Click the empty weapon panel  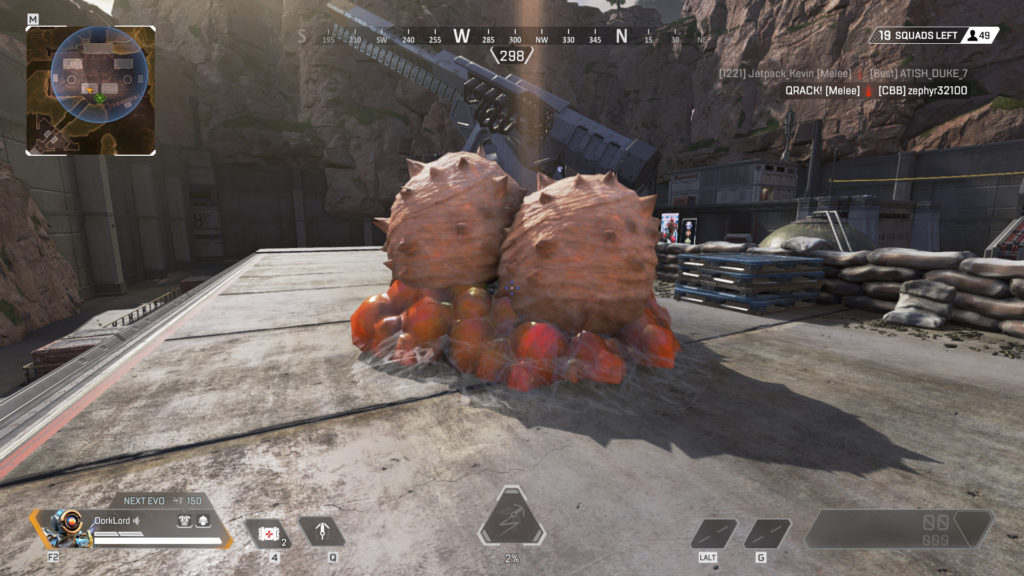pos(896,529)
